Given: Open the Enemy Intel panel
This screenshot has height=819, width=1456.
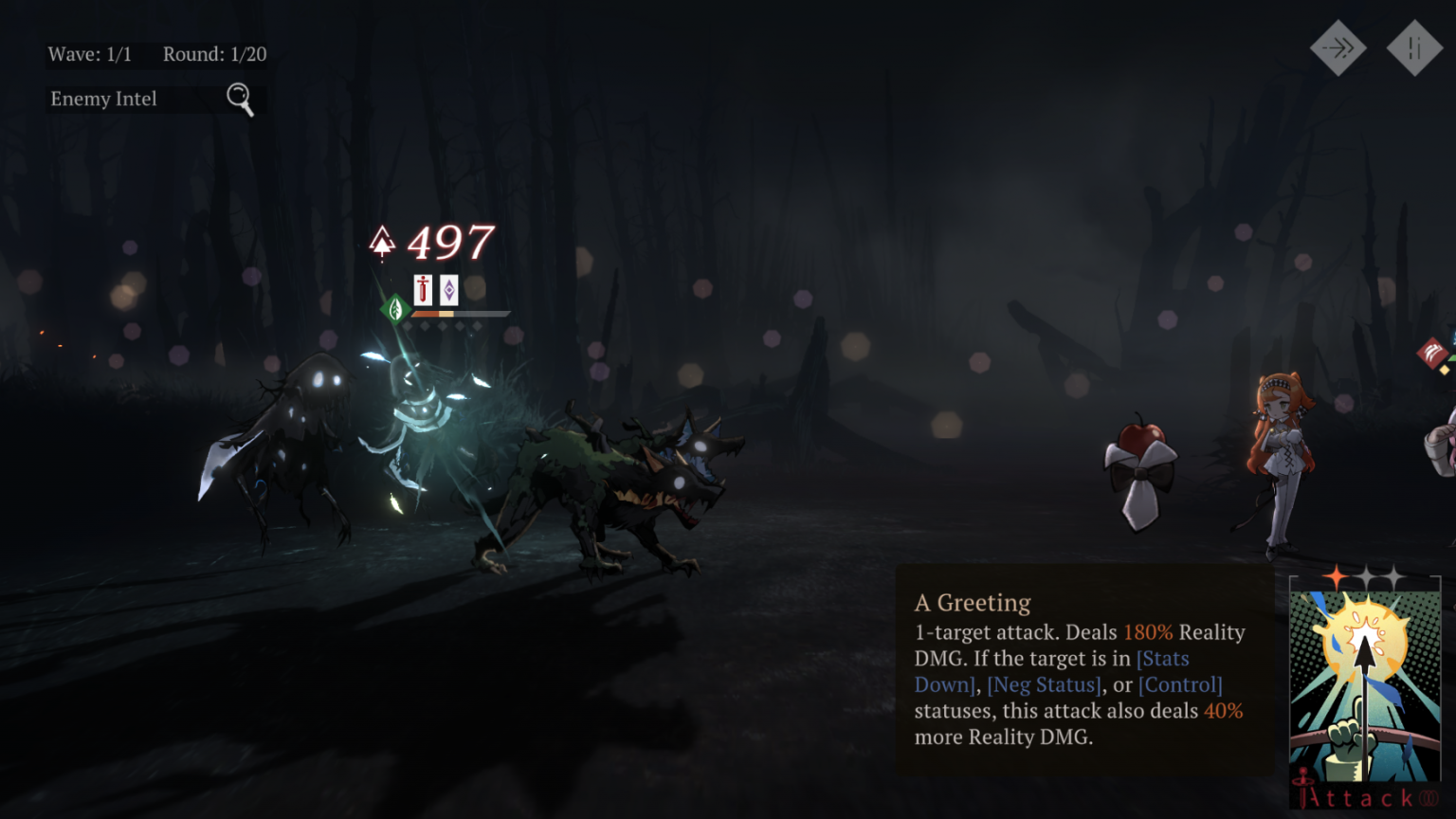Looking at the screenshot, I should tap(152, 99).
